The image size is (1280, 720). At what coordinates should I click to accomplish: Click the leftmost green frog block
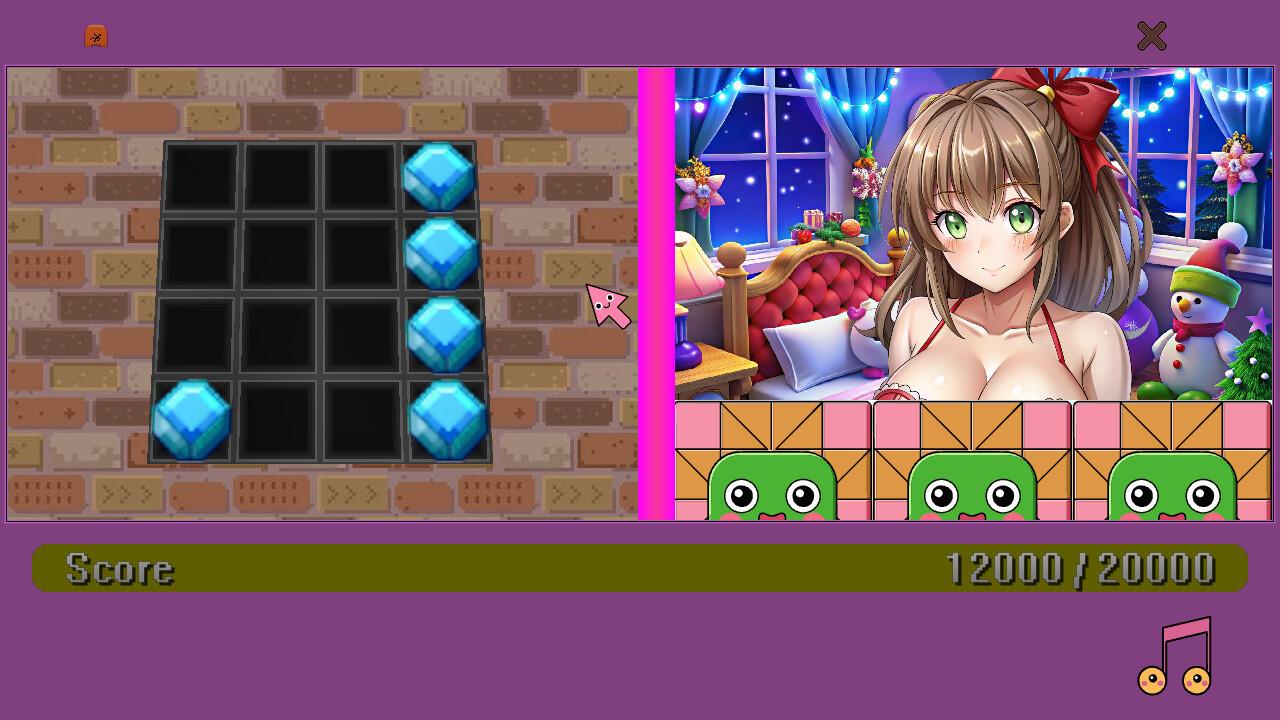770,488
